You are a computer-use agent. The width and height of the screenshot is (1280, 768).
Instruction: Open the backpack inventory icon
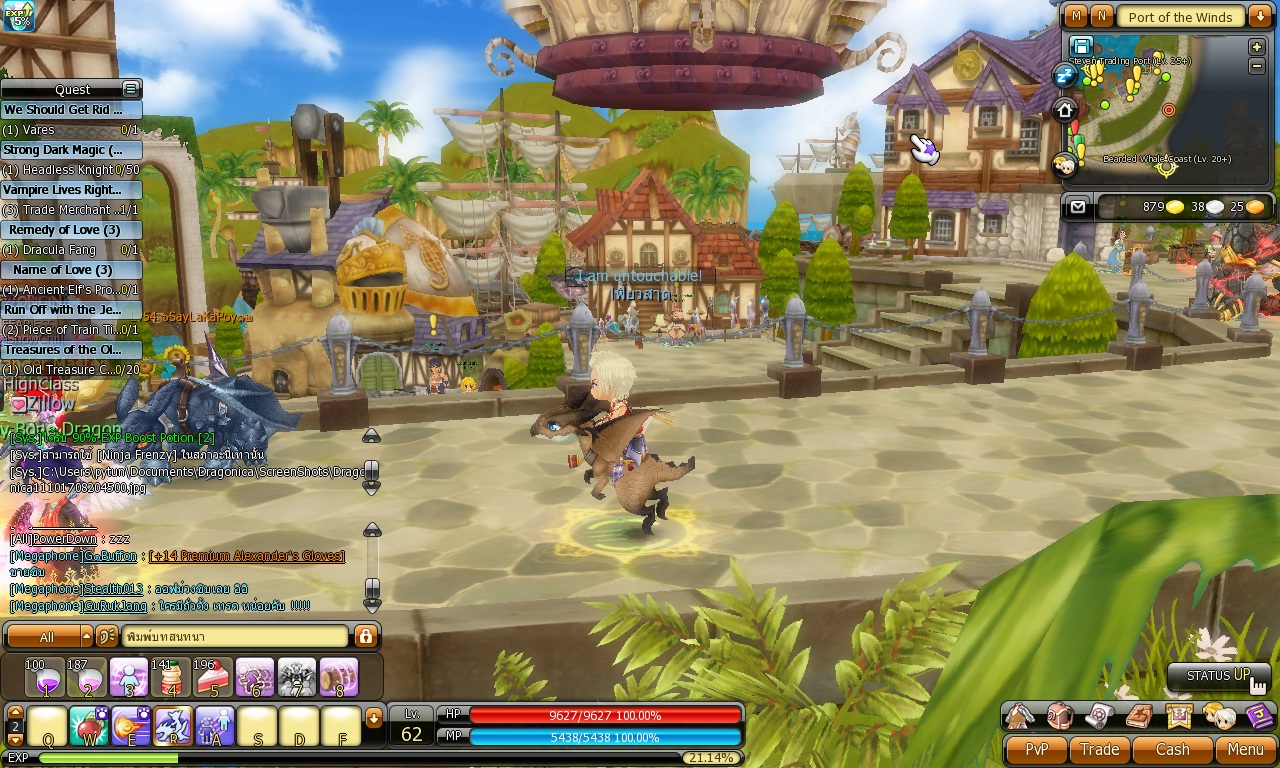pyautogui.click(x=1060, y=716)
